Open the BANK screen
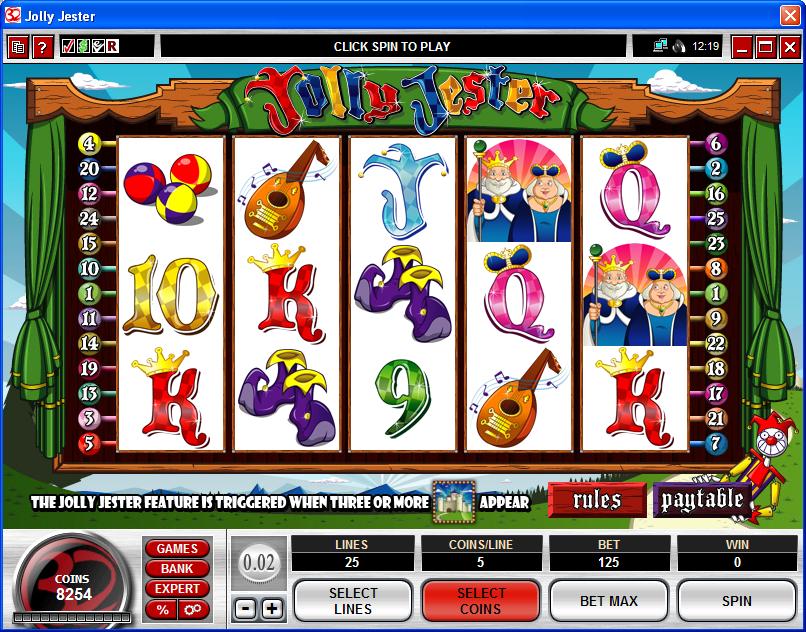 (177, 568)
